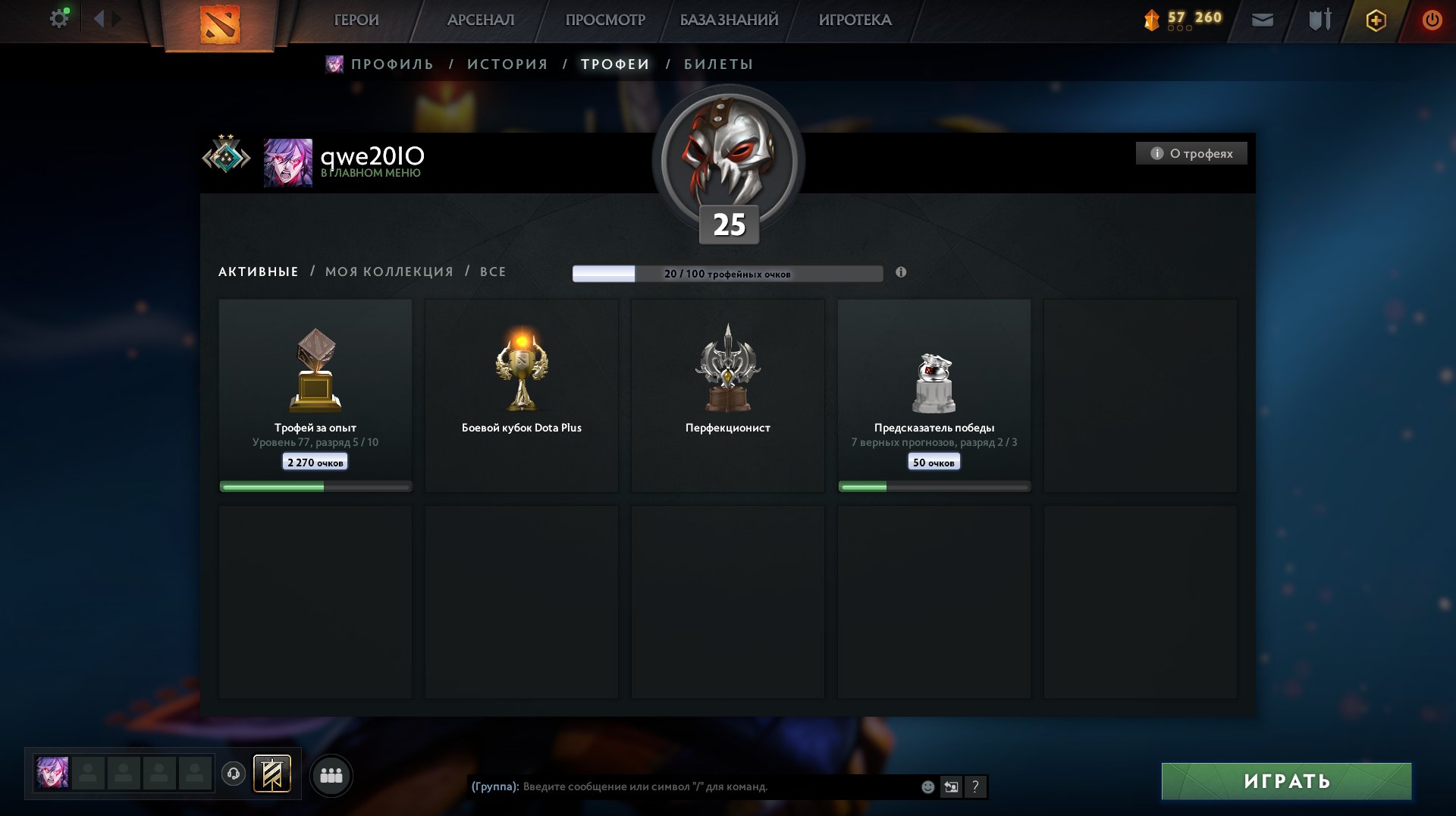The image size is (1456, 816).
Task: Open the mail notifications icon
Action: 1262,19
